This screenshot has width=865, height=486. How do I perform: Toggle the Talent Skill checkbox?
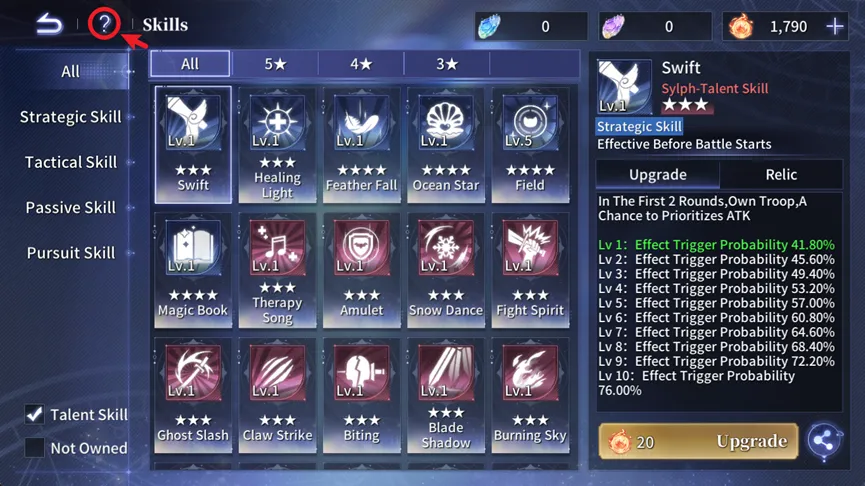click(35, 414)
